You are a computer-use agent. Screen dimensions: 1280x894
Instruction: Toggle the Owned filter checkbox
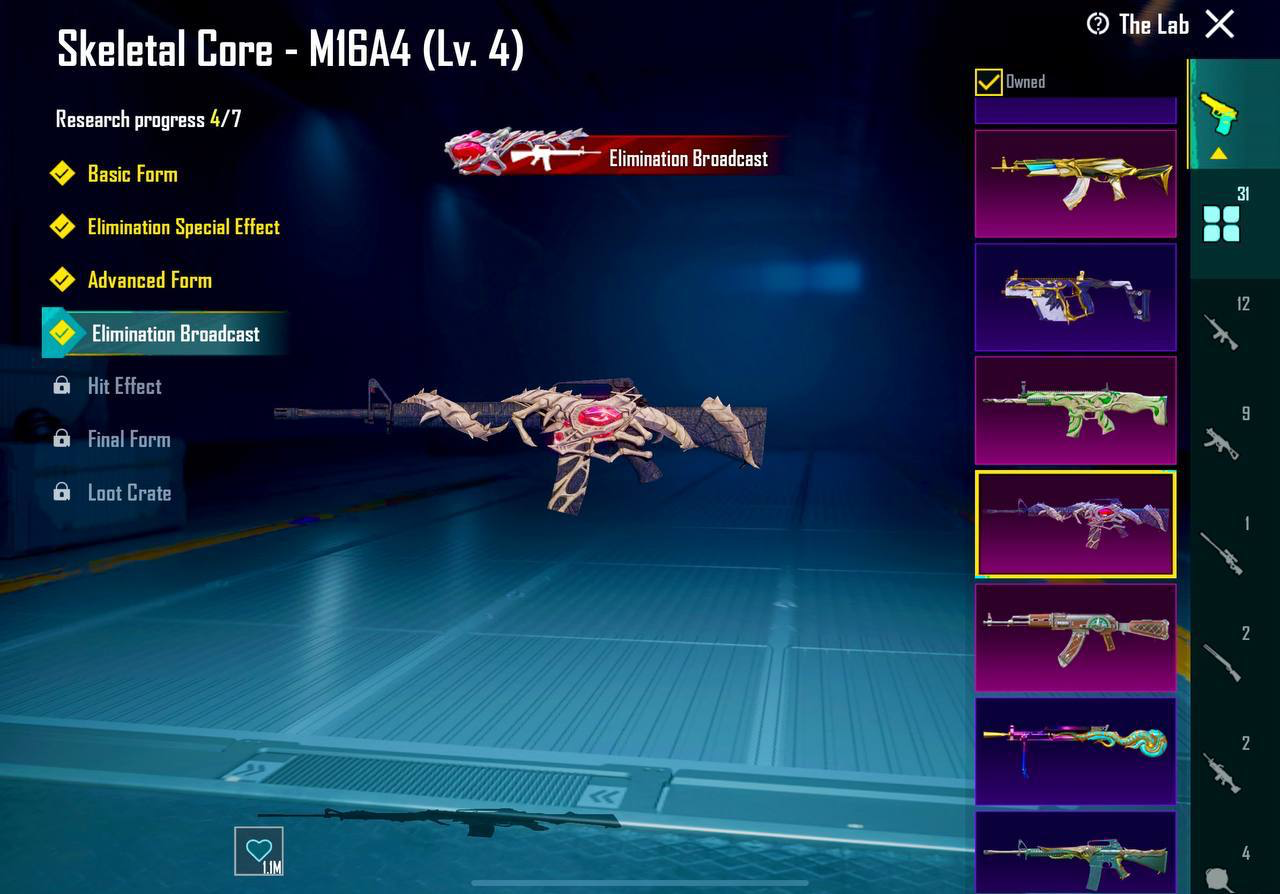[988, 82]
